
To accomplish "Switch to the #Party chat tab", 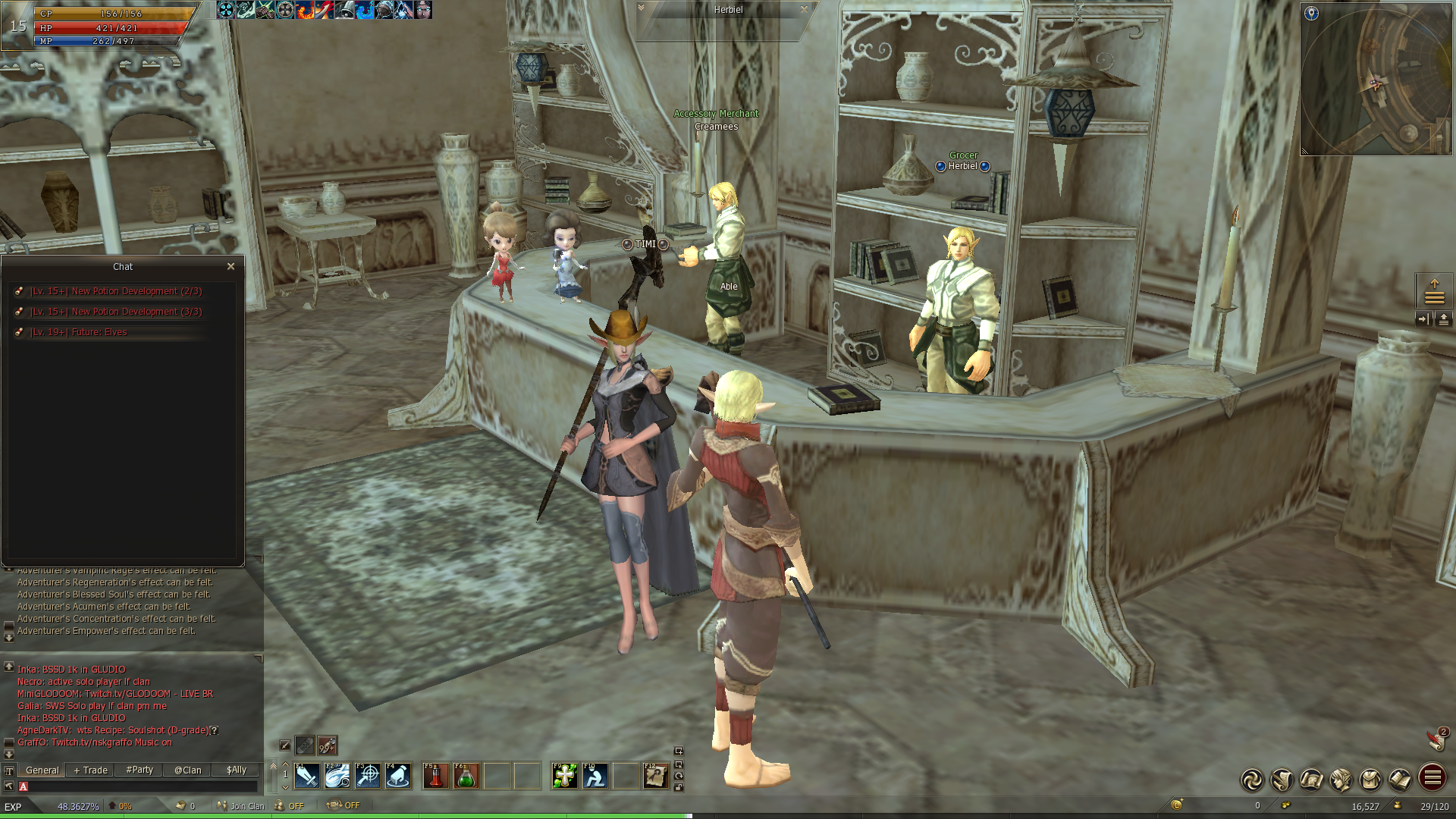I will point(140,770).
